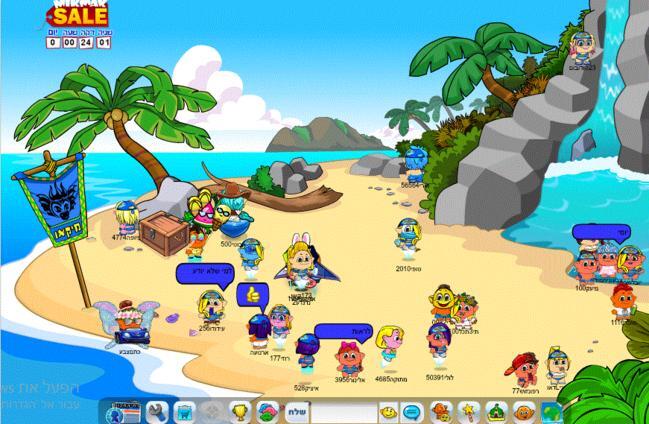Open the blue speech bubble quick-chat
The width and height of the screenshot is (649, 424).
[415, 411]
